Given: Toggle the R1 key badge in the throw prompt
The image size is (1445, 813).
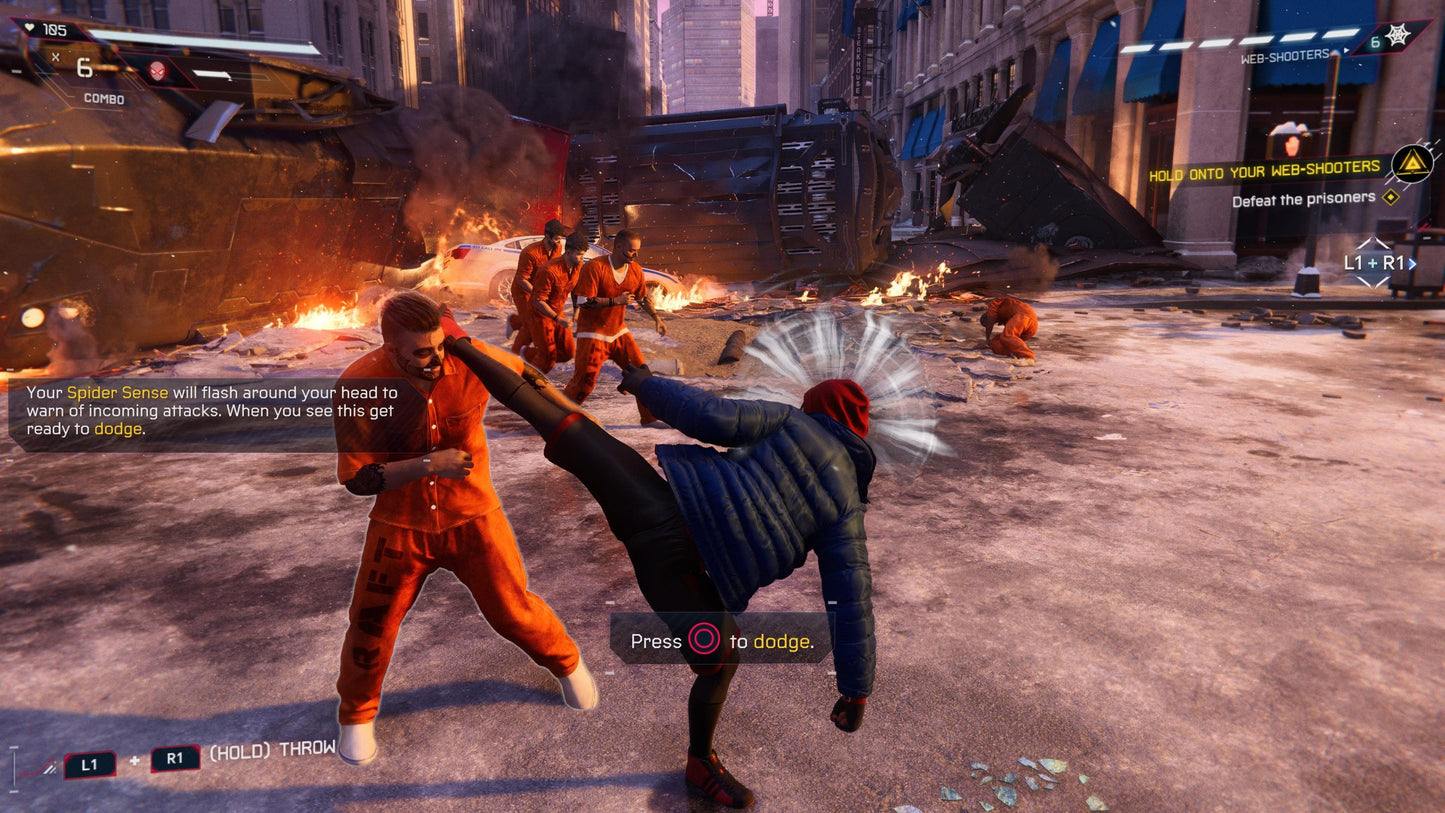Looking at the screenshot, I should [175, 759].
